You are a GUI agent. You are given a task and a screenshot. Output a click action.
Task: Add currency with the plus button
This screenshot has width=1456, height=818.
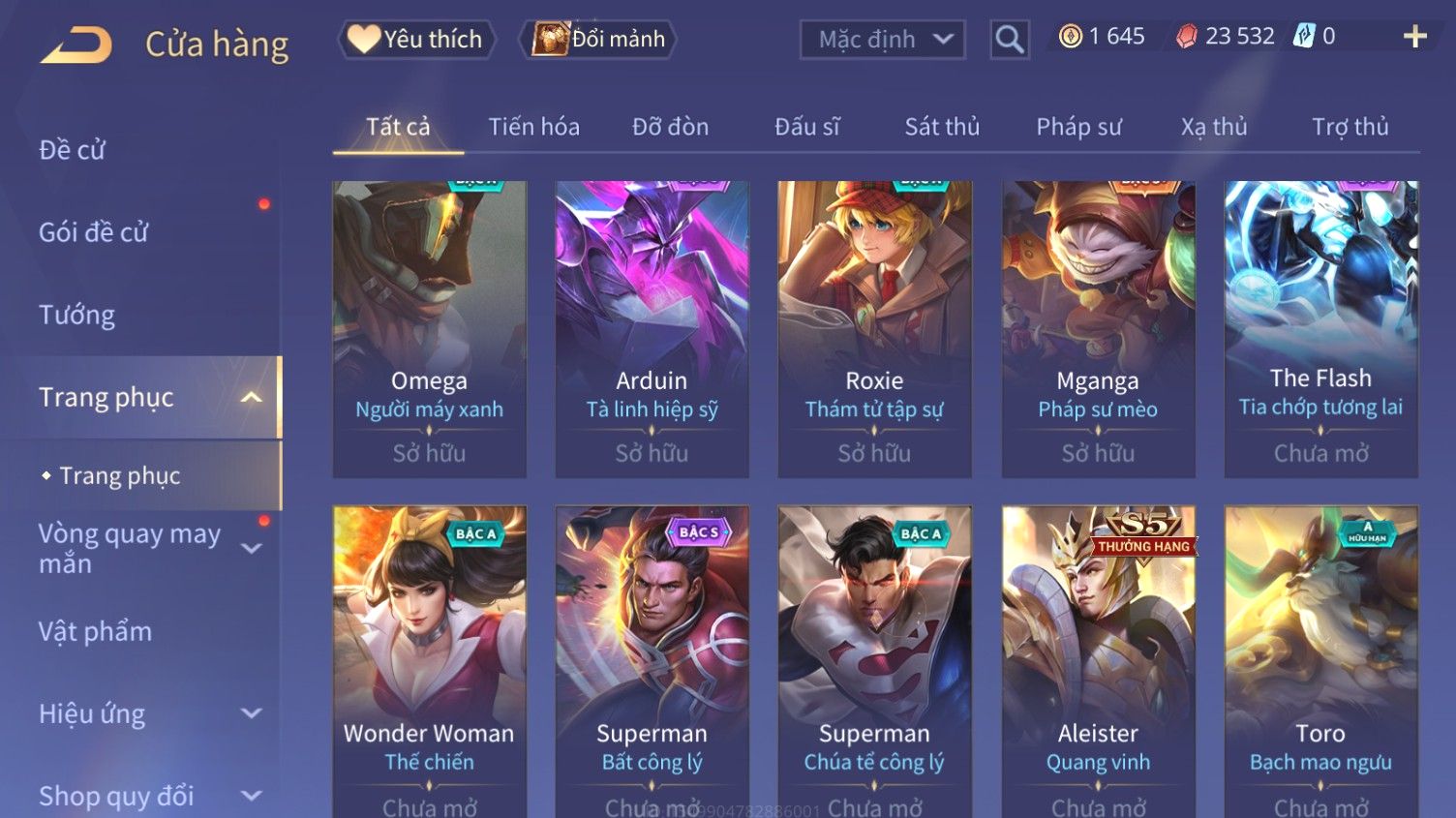point(1414,37)
